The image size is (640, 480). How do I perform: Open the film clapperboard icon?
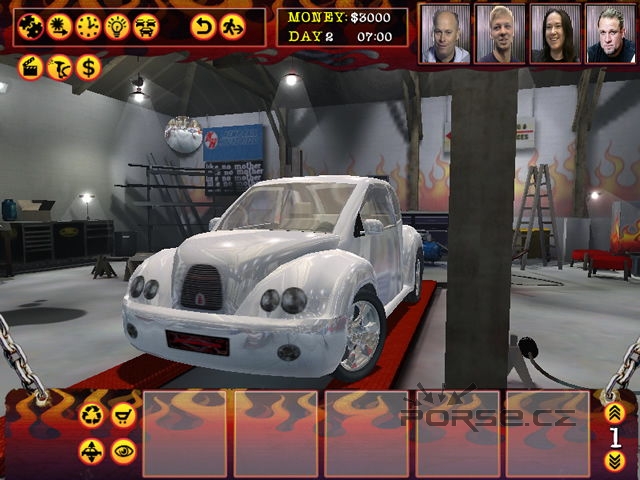[x=31, y=68]
